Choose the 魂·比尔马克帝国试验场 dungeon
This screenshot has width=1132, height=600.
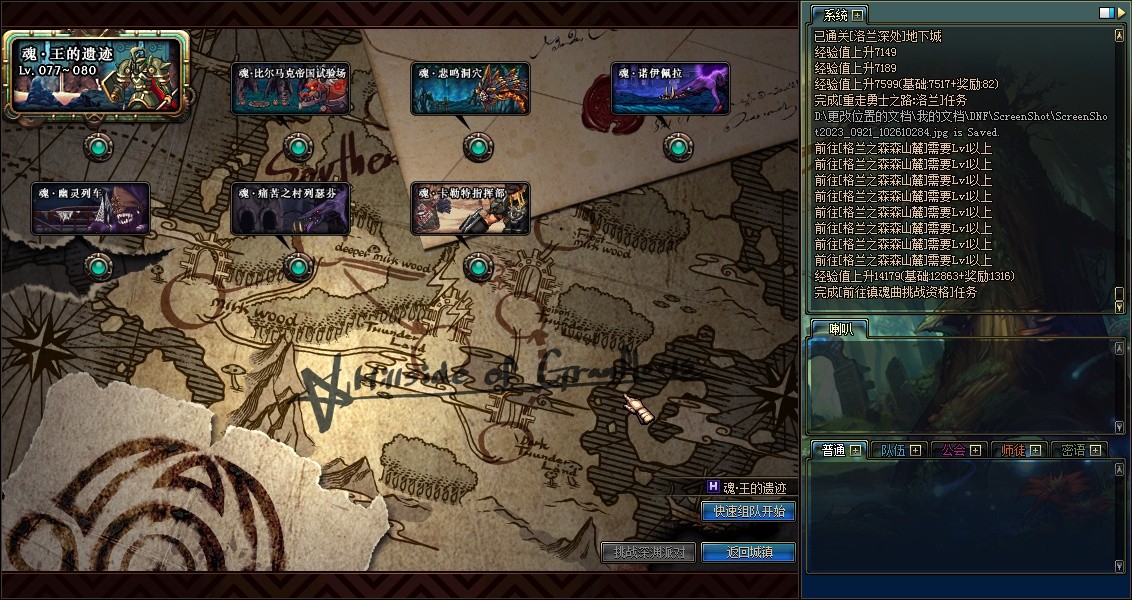[291, 89]
